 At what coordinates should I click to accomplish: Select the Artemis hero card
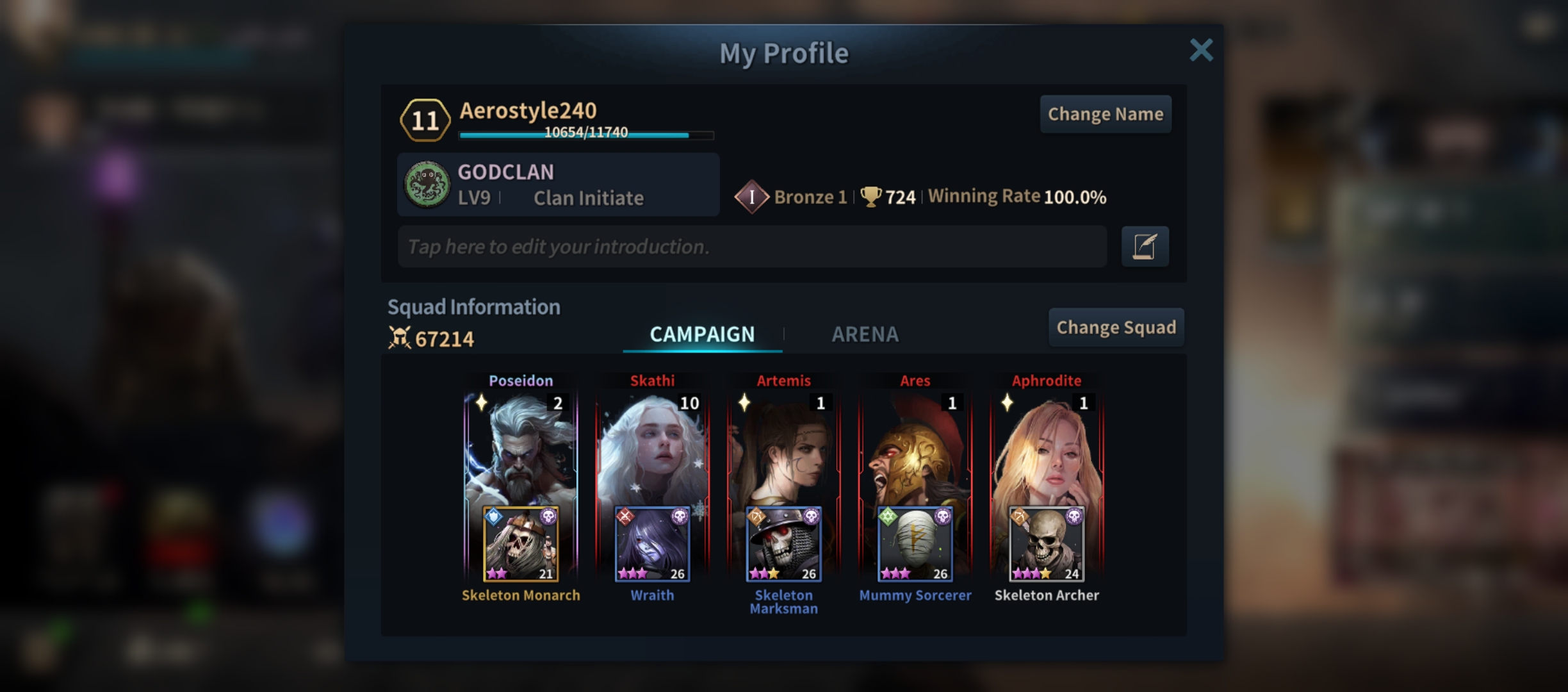[x=783, y=449]
